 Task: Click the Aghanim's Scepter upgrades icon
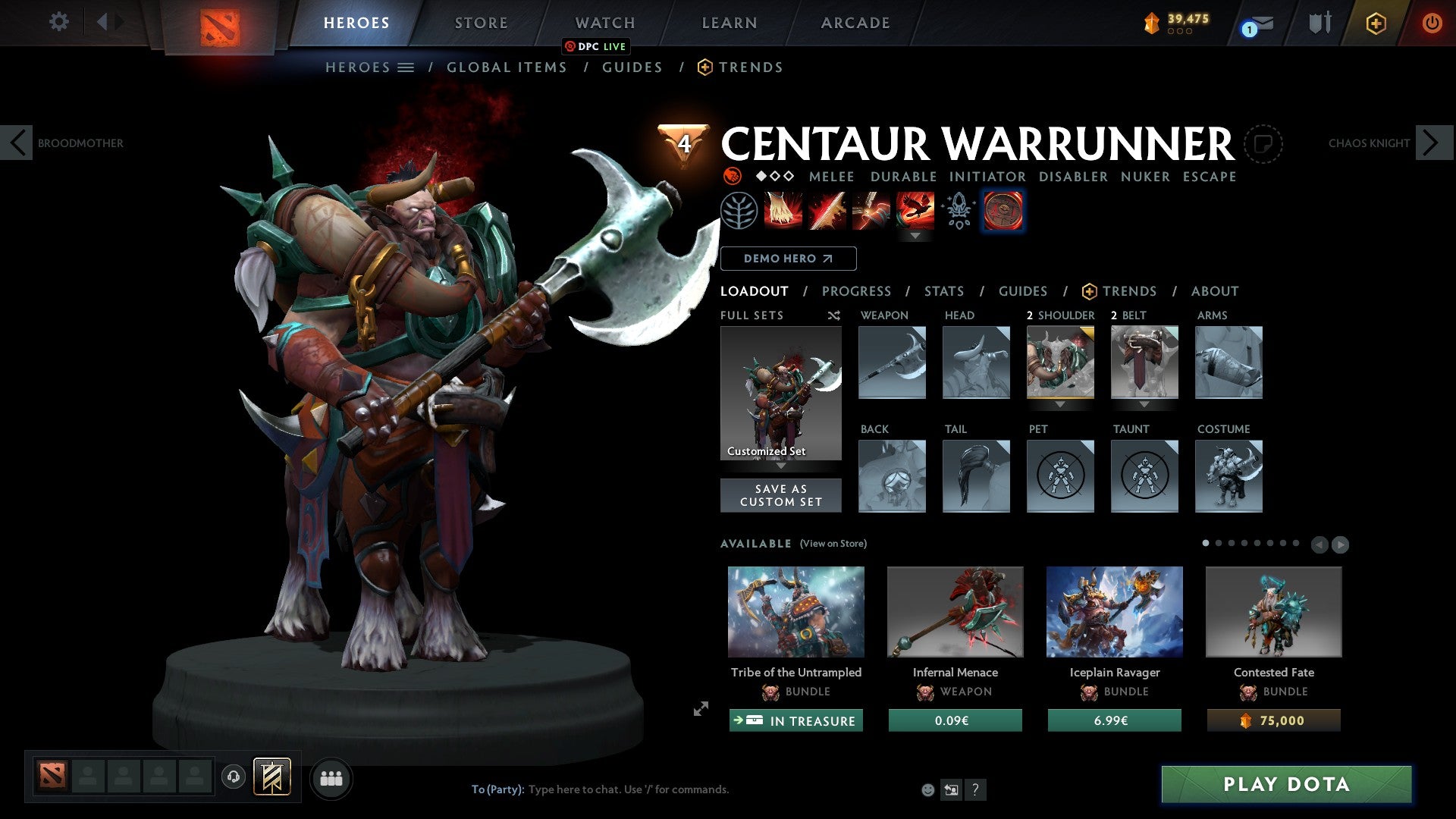pos(958,212)
